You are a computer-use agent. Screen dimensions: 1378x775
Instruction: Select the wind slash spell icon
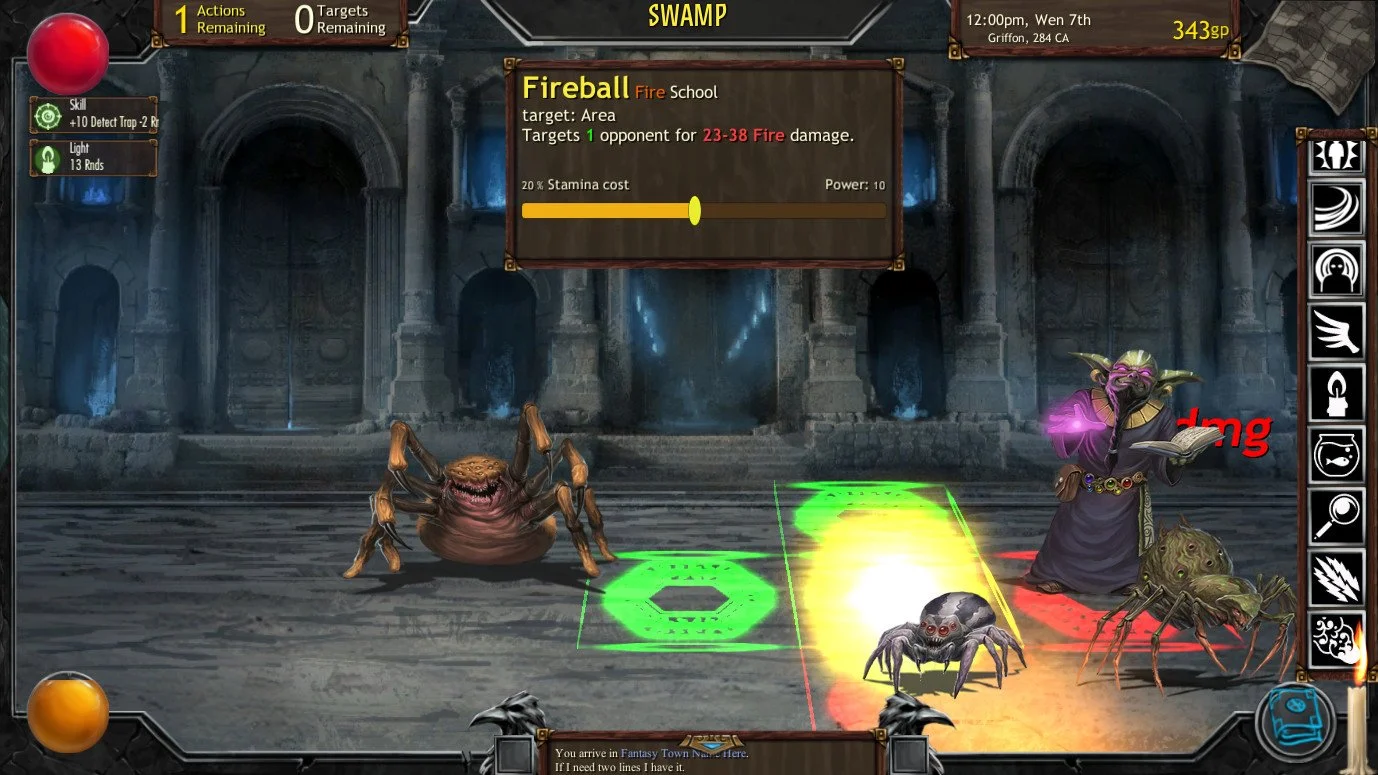click(1337, 210)
